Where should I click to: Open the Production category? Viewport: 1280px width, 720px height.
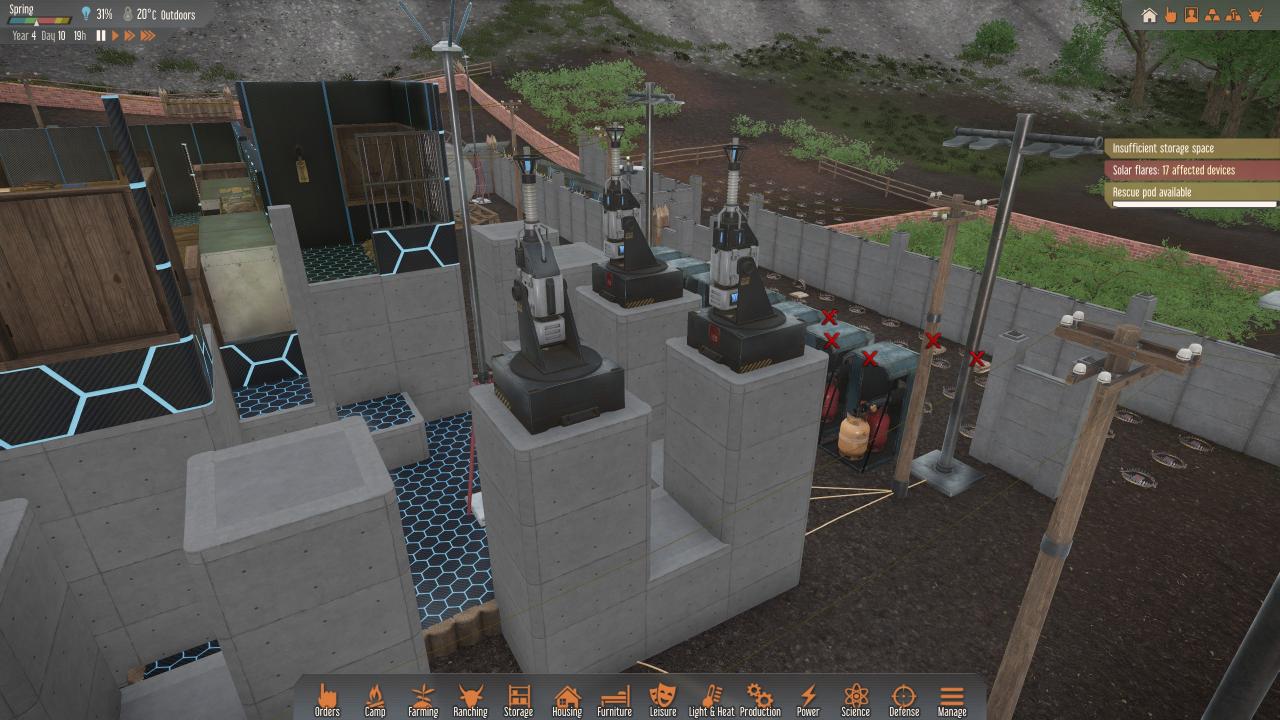[760, 699]
